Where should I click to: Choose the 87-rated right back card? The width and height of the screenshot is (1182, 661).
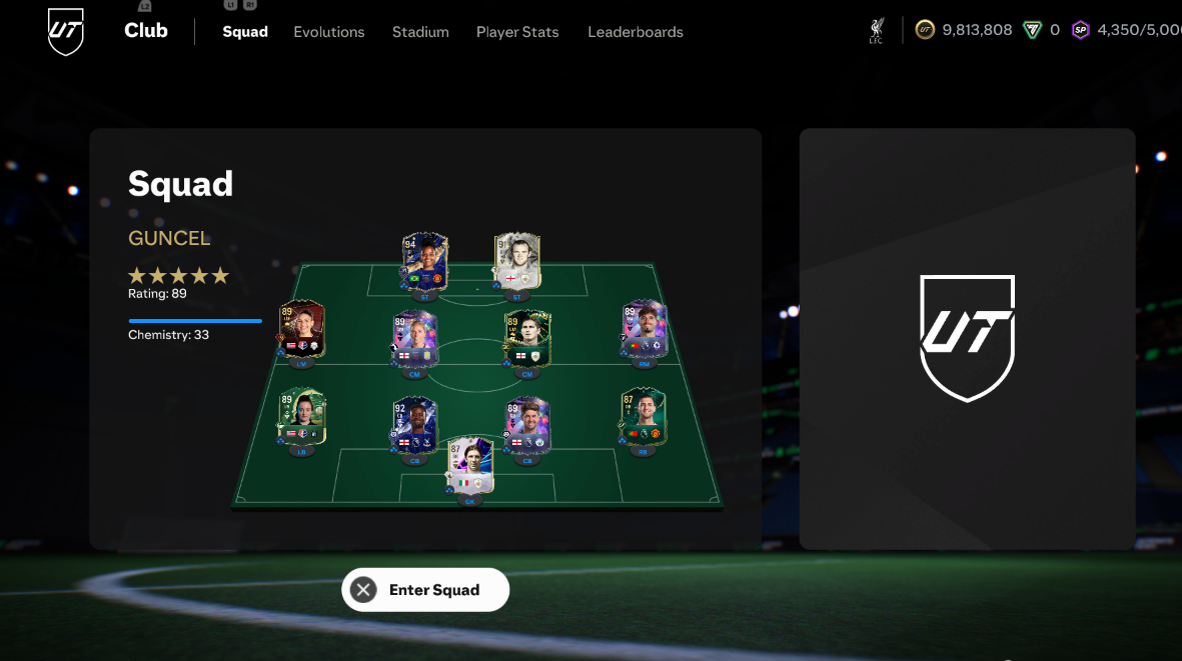click(x=643, y=416)
